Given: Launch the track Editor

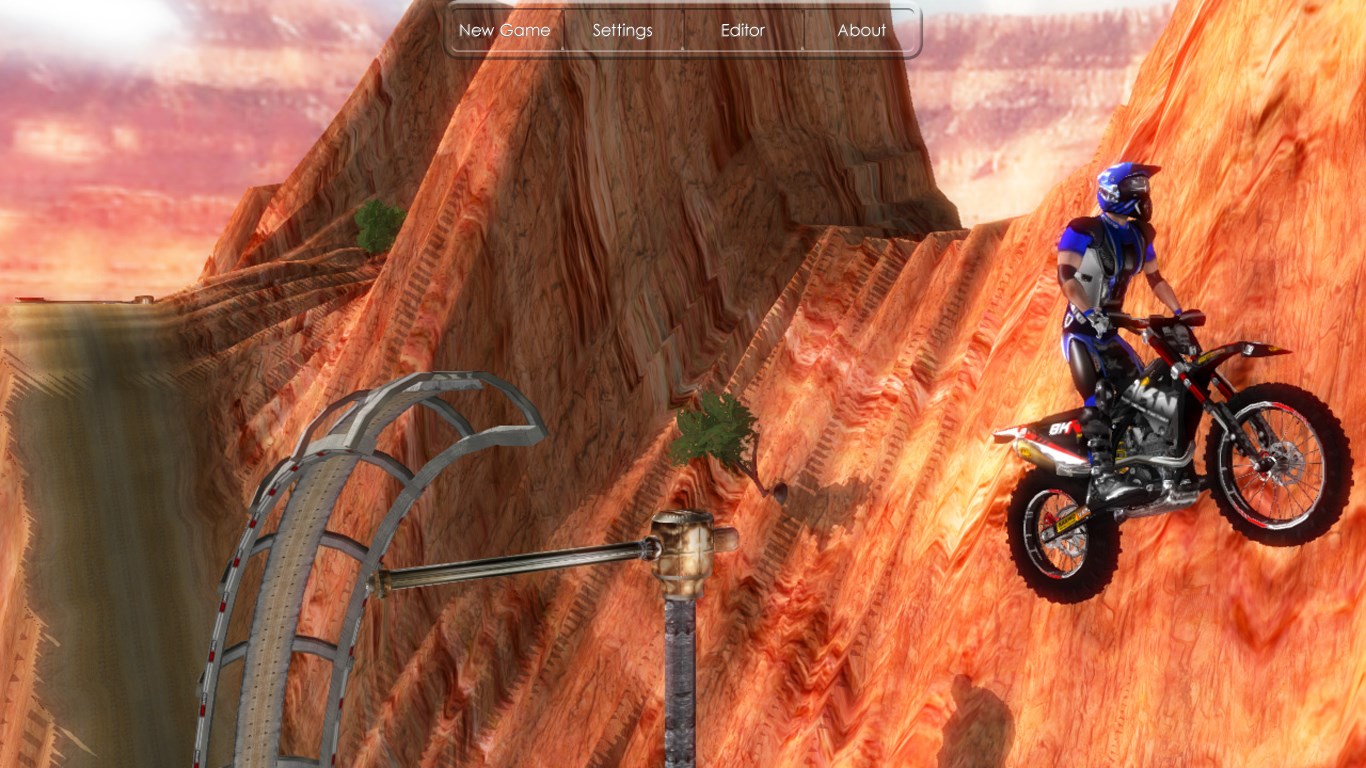Looking at the screenshot, I should click(743, 30).
